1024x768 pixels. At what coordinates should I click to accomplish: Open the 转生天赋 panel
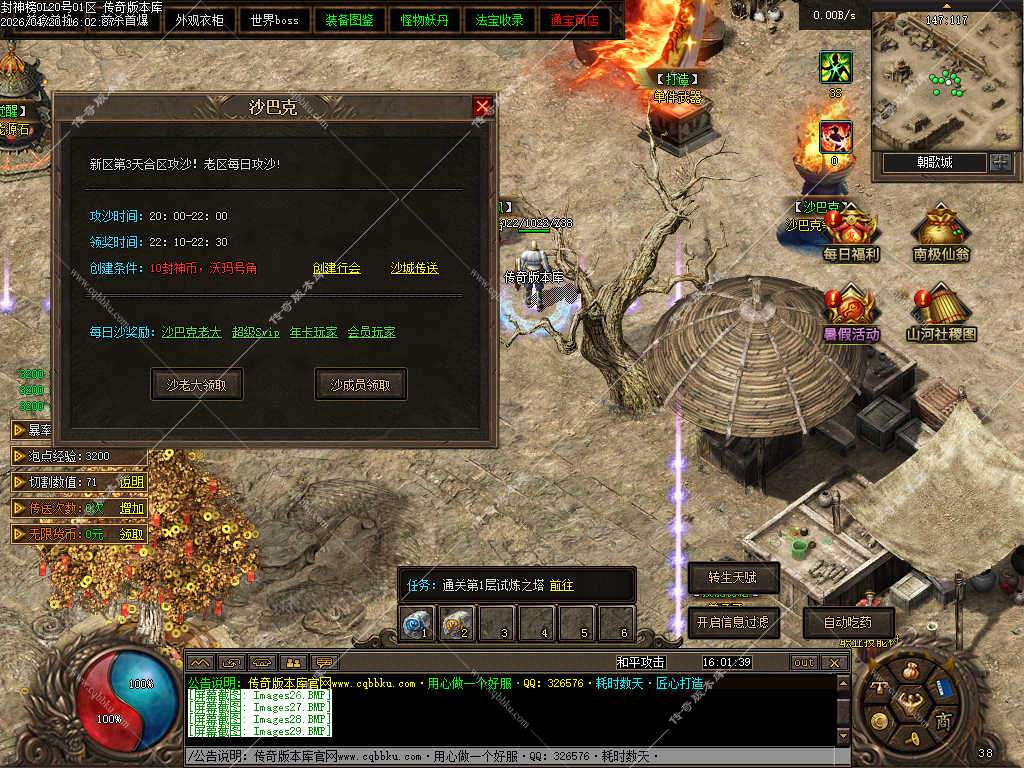(x=733, y=578)
